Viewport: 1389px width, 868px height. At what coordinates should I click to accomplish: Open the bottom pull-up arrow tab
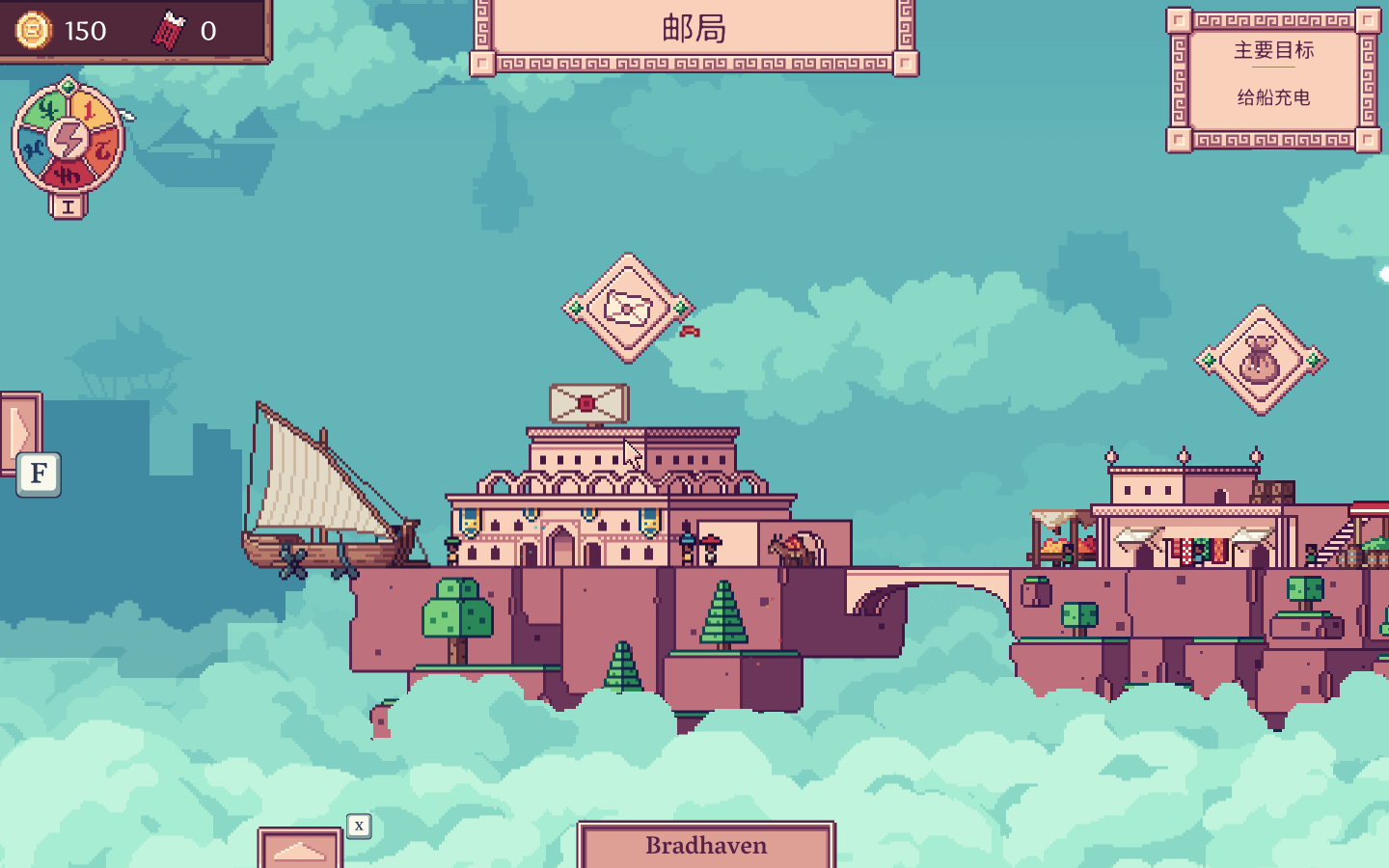pos(300,850)
